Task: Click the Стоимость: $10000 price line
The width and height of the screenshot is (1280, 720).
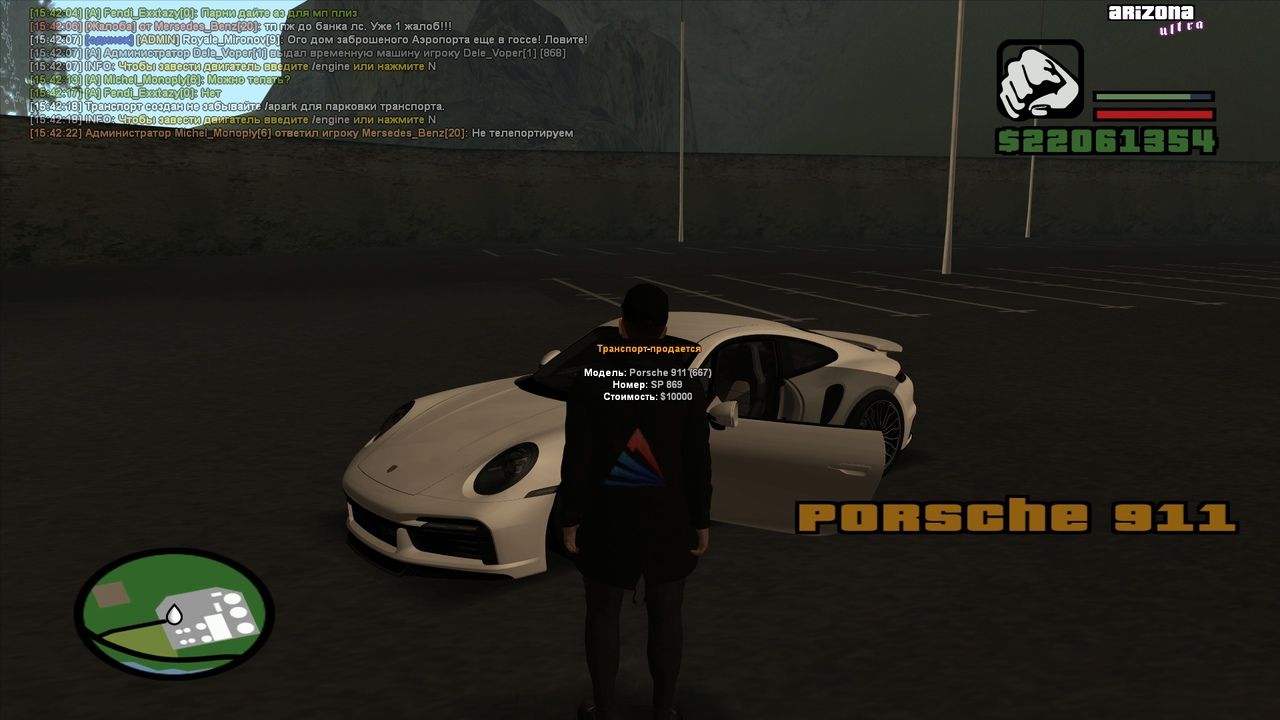Action: point(648,396)
